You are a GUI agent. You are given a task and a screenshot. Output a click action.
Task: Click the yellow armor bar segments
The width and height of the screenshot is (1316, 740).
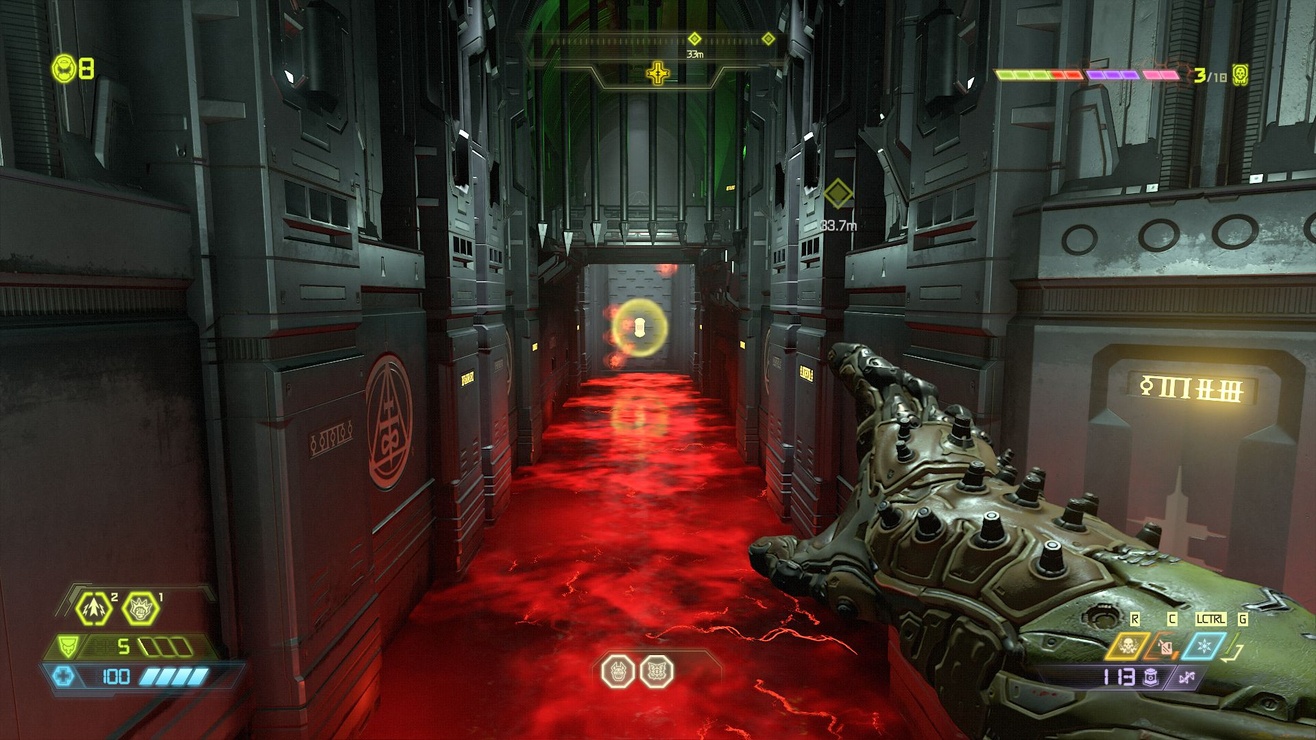(x=167, y=646)
